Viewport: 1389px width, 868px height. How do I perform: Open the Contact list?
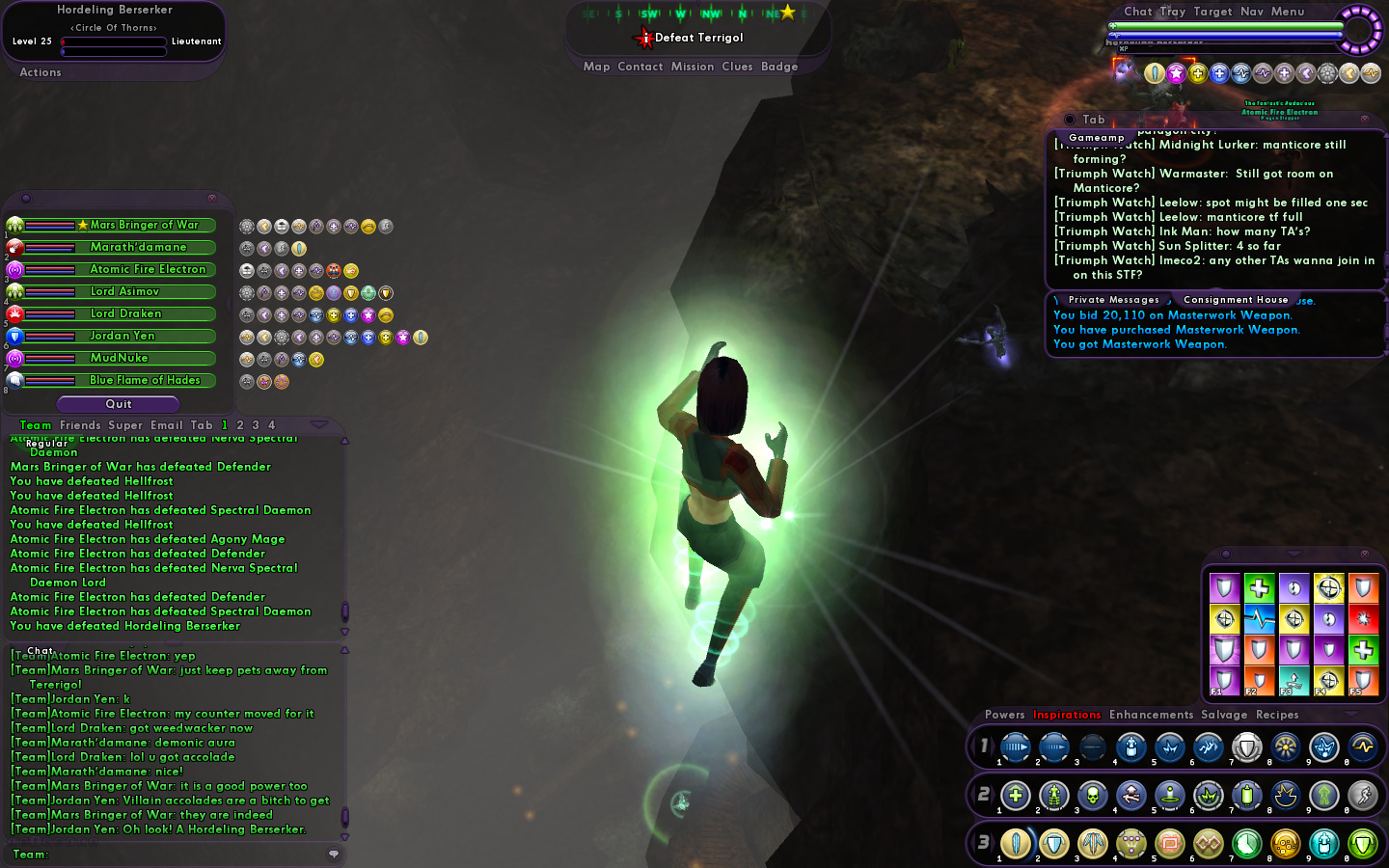coord(640,67)
